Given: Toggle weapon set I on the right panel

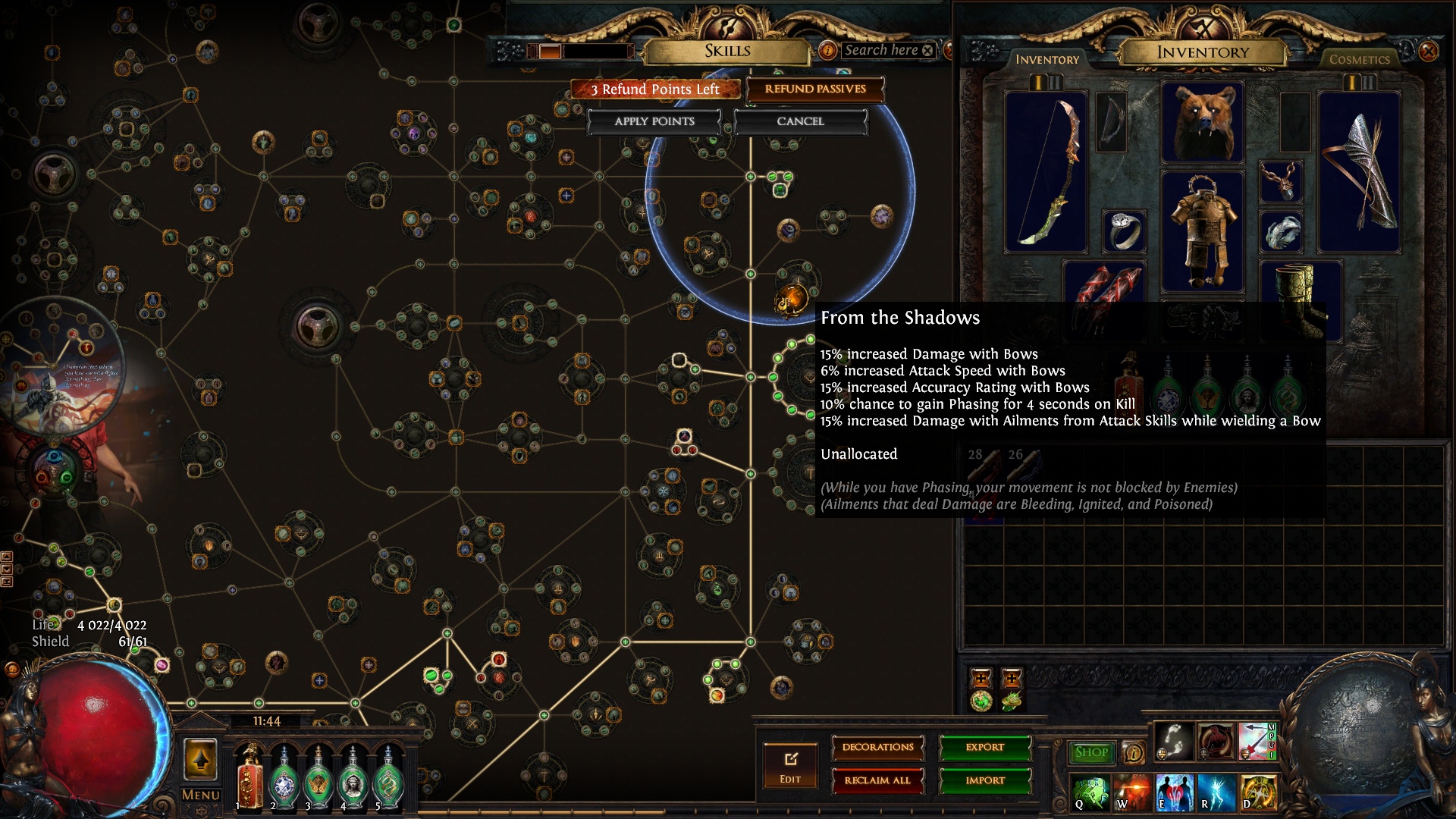Looking at the screenshot, I should 1353,83.
